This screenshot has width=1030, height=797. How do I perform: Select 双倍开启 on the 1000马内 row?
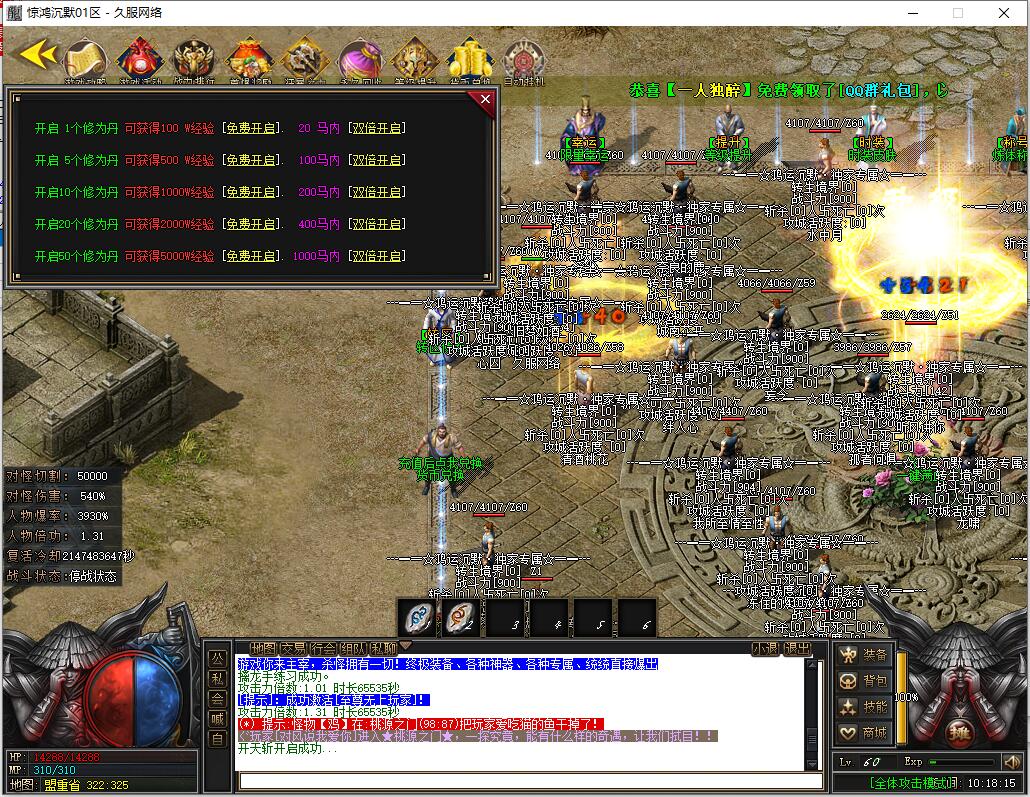(x=375, y=256)
